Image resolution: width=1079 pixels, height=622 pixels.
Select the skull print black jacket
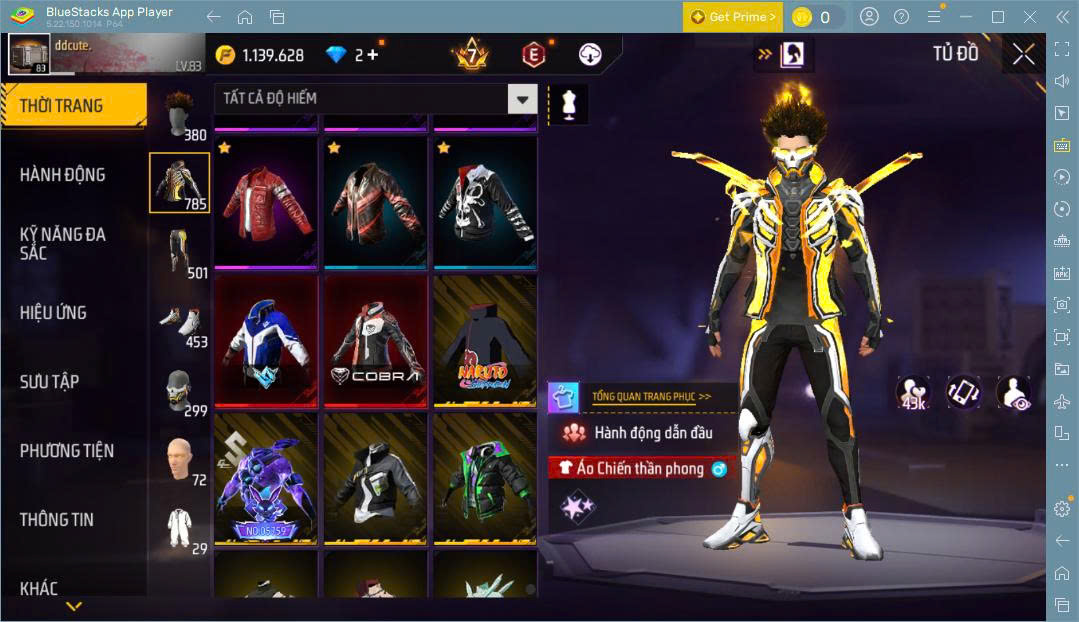click(485, 203)
